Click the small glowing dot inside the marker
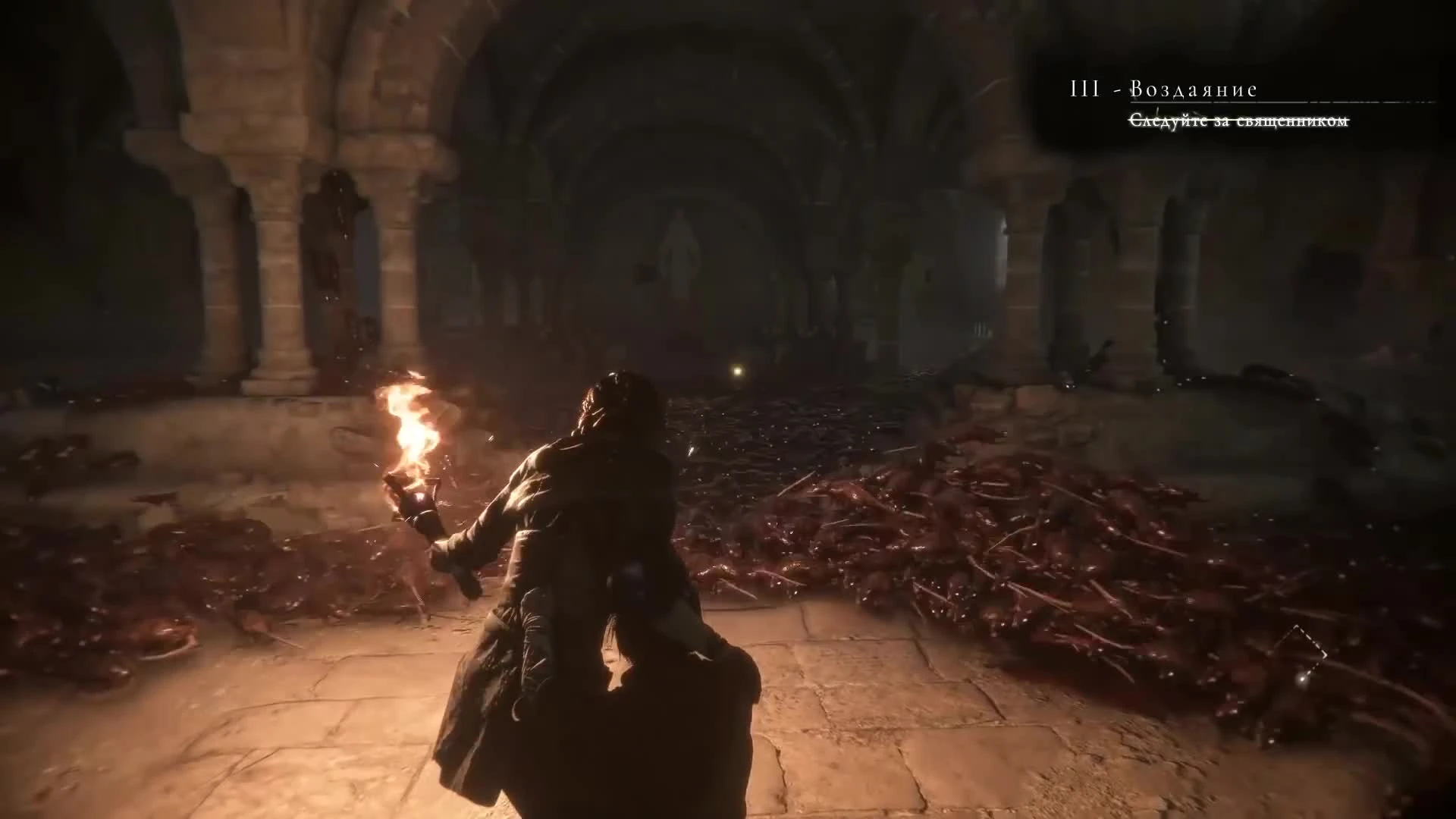The height and width of the screenshot is (819, 1456). pyautogui.click(x=1303, y=679)
